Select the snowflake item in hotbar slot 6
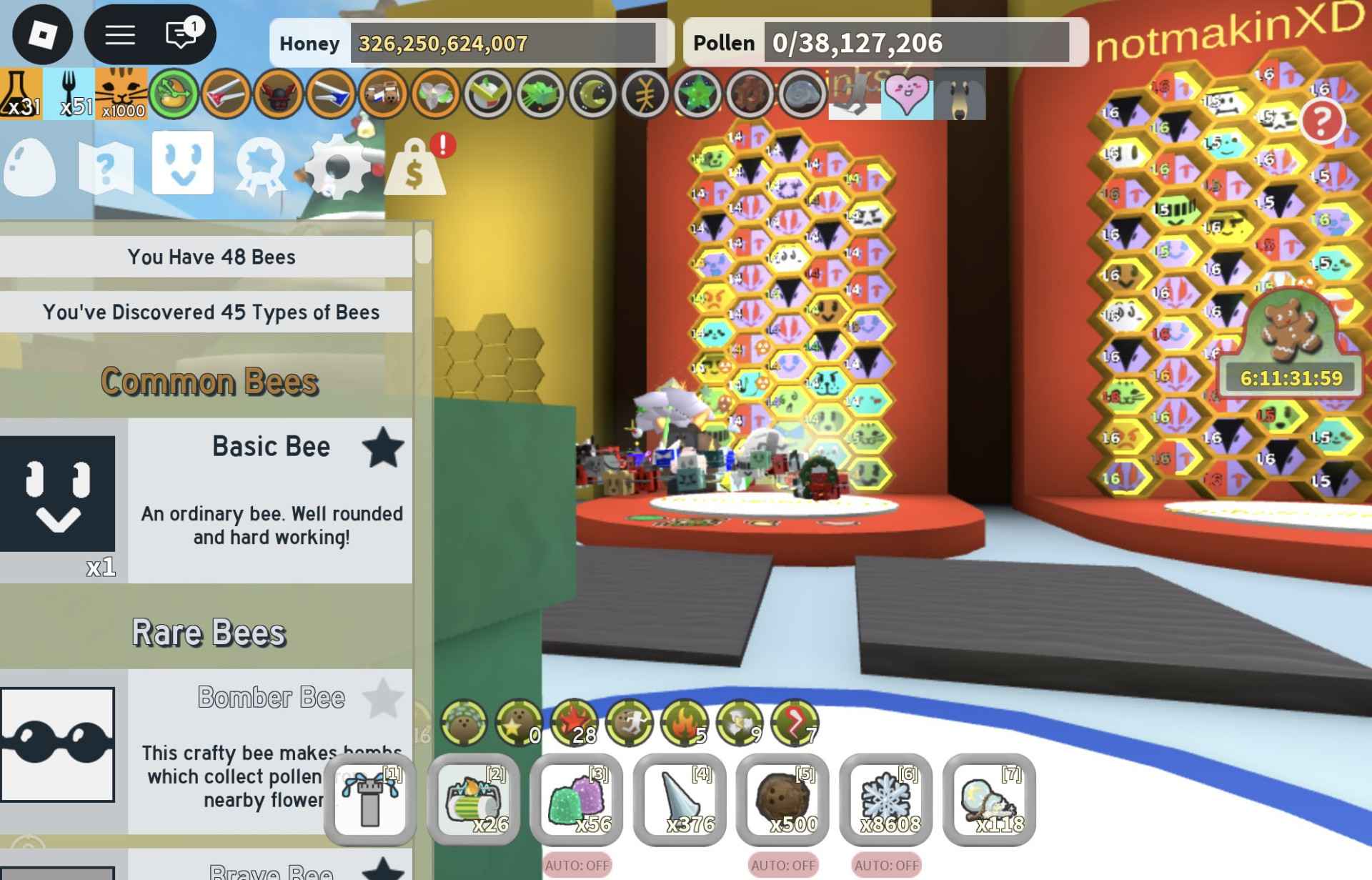 click(886, 801)
